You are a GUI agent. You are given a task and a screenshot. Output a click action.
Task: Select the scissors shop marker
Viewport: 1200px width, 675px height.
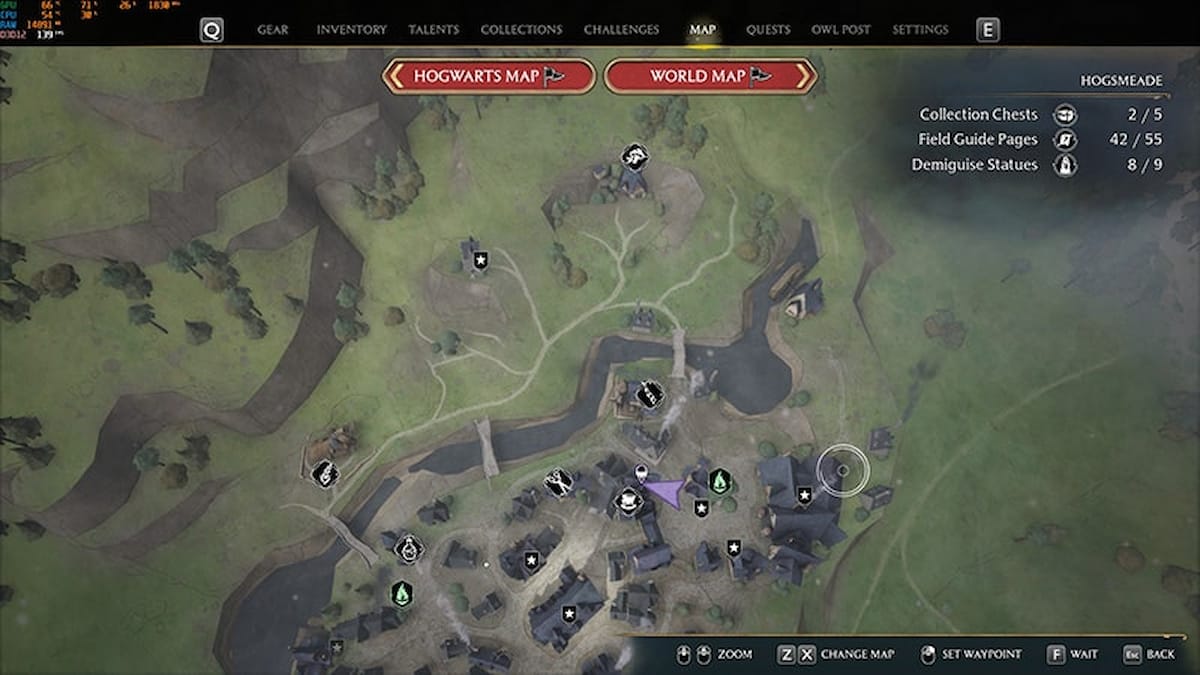pyautogui.click(x=558, y=483)
